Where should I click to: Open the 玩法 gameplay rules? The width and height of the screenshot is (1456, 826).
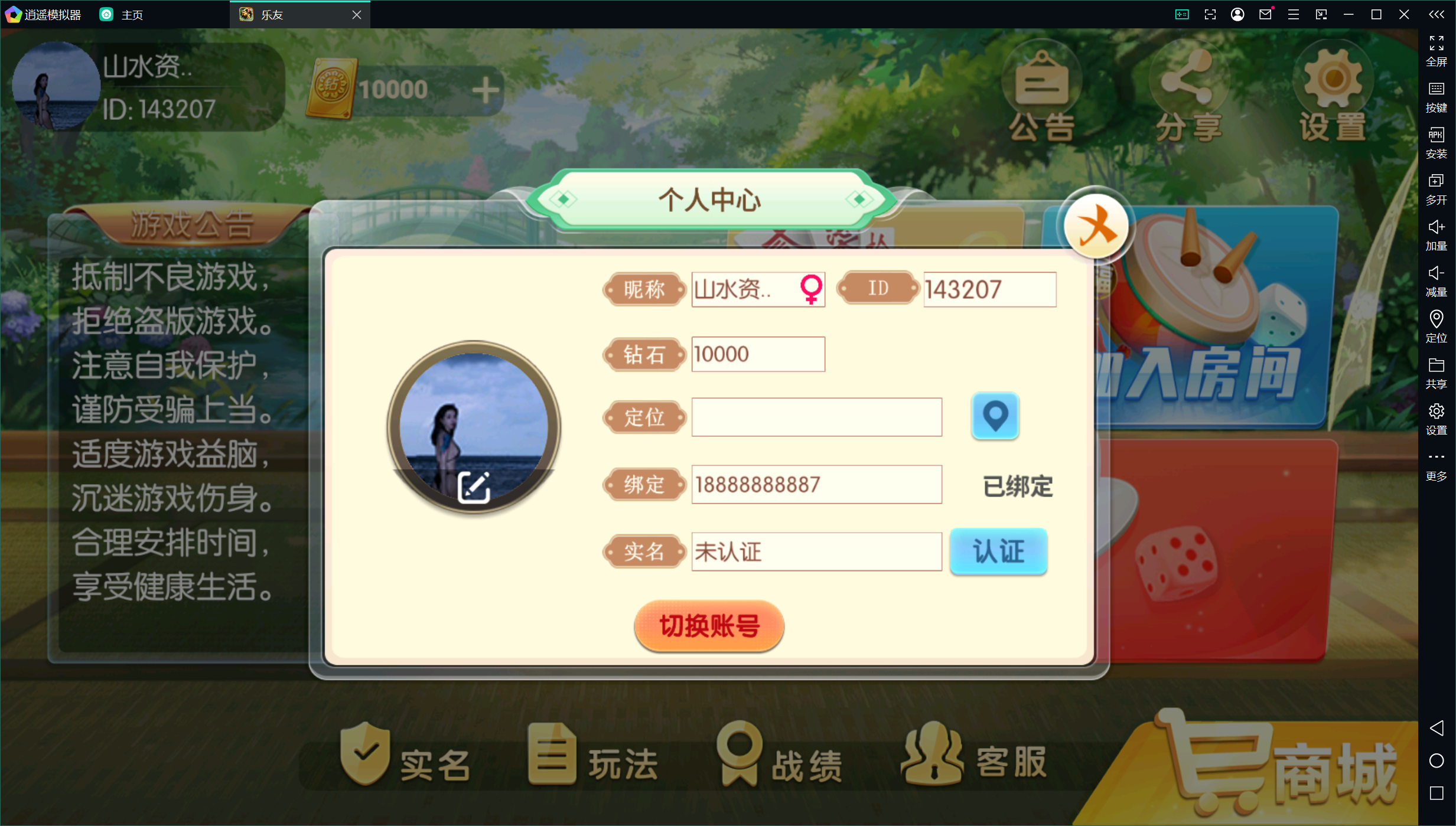(591, 762)
